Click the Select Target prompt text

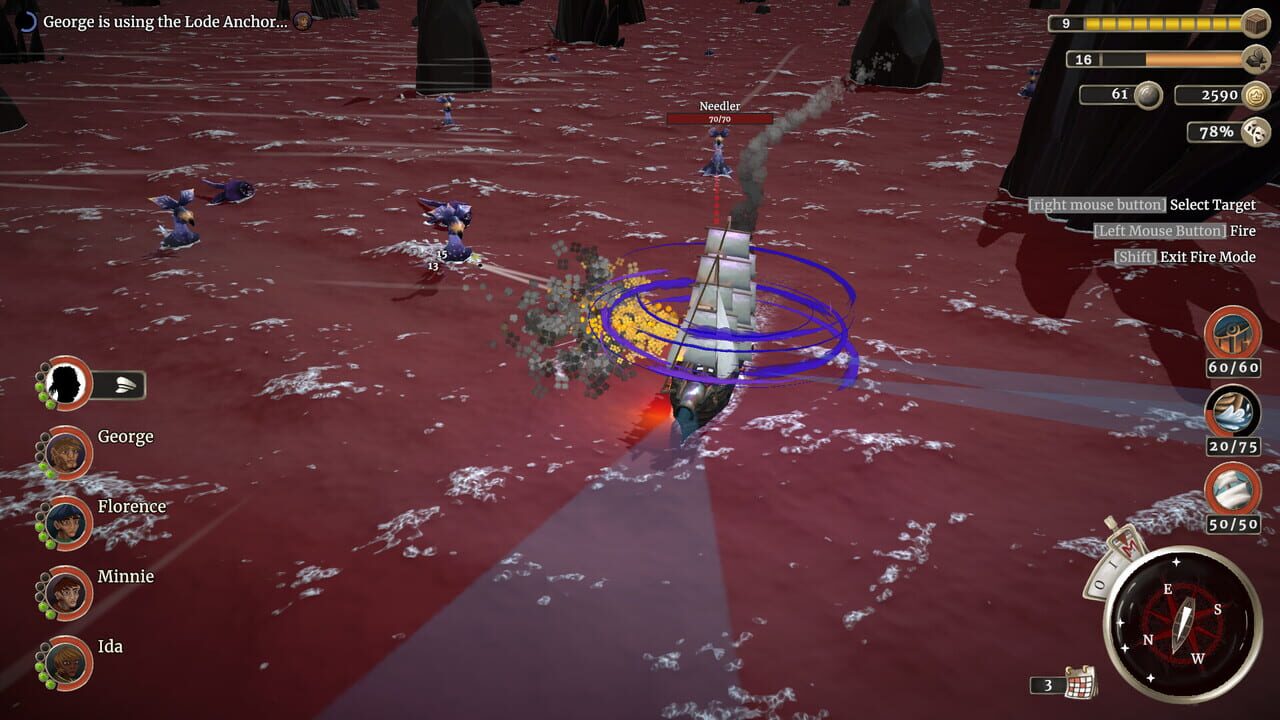coord(1211,204)
